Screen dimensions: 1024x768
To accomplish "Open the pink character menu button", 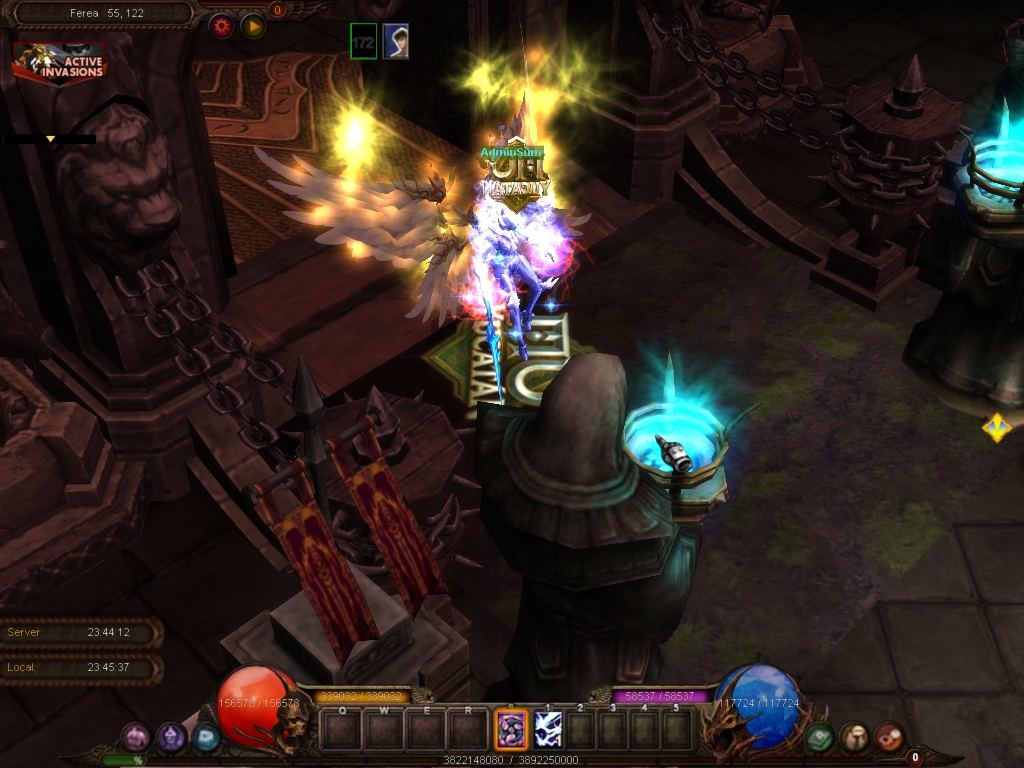I will click(x=135, y=738).
